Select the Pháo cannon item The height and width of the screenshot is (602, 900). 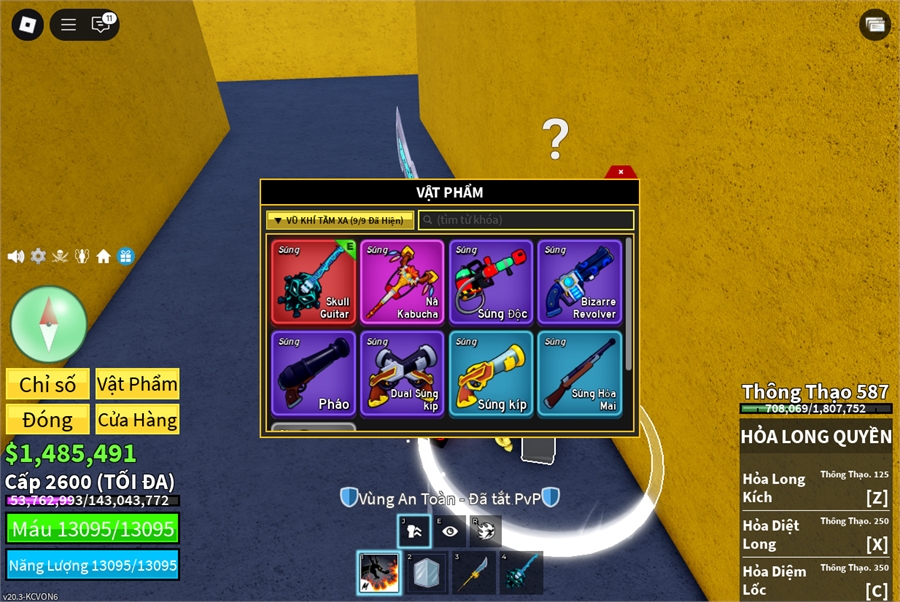coord(314,374)
